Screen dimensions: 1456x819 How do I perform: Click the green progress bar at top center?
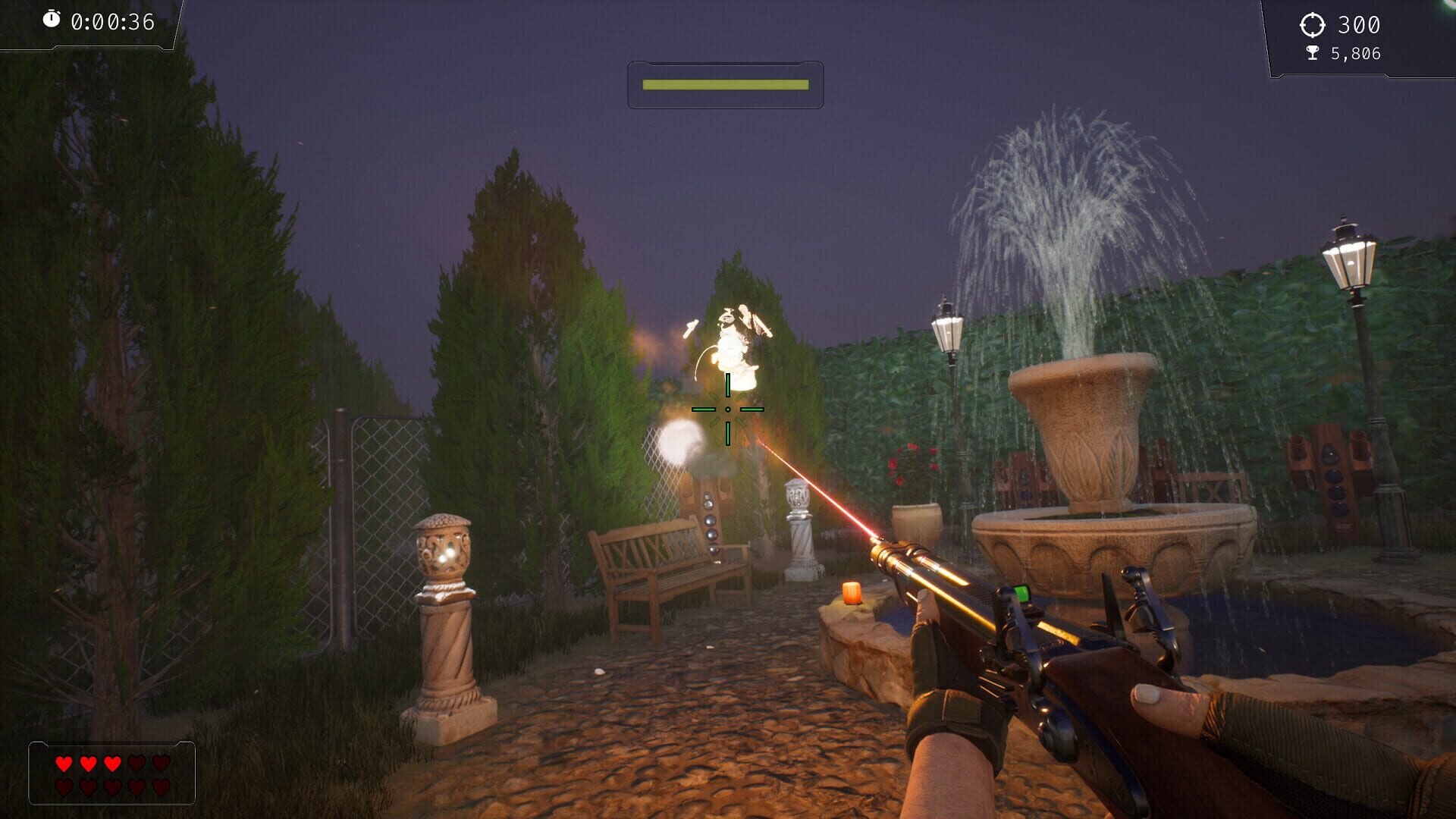(724, 86)
